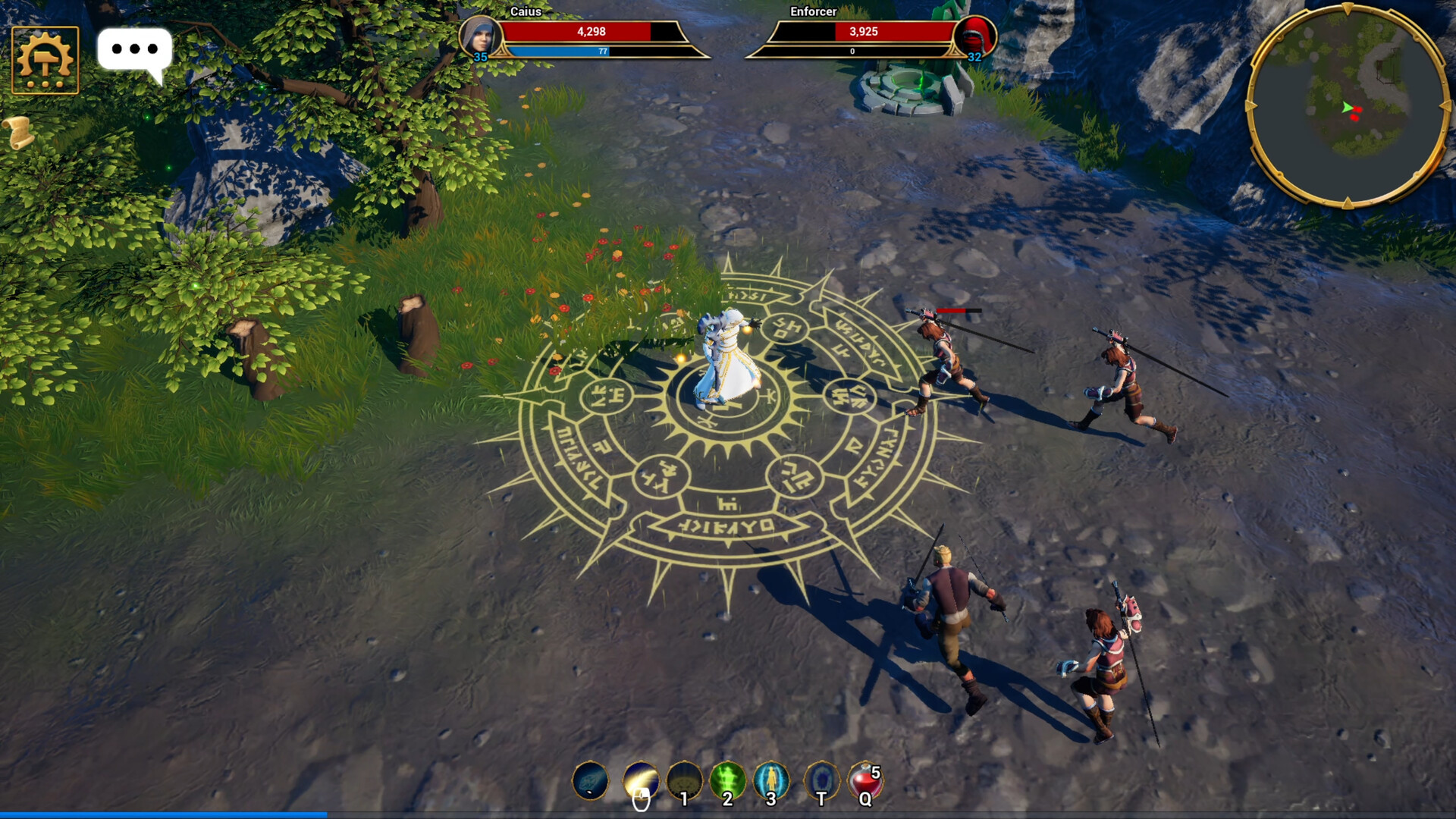This screenshot has height=819, width=1456.
Task: Drink the red health potion
Action: (x=864, y=780)
